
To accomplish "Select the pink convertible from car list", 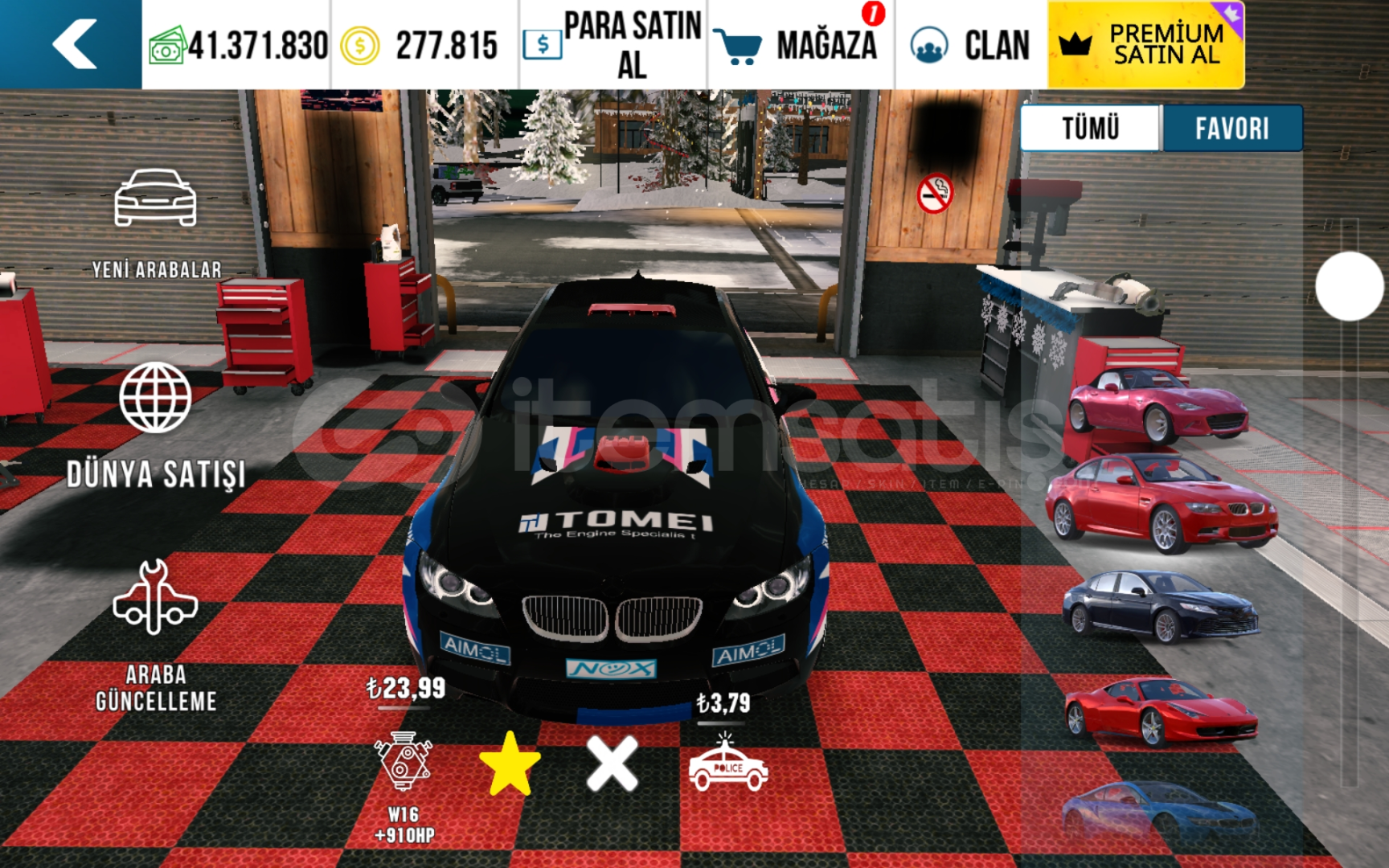I will tap(1157, 404).
